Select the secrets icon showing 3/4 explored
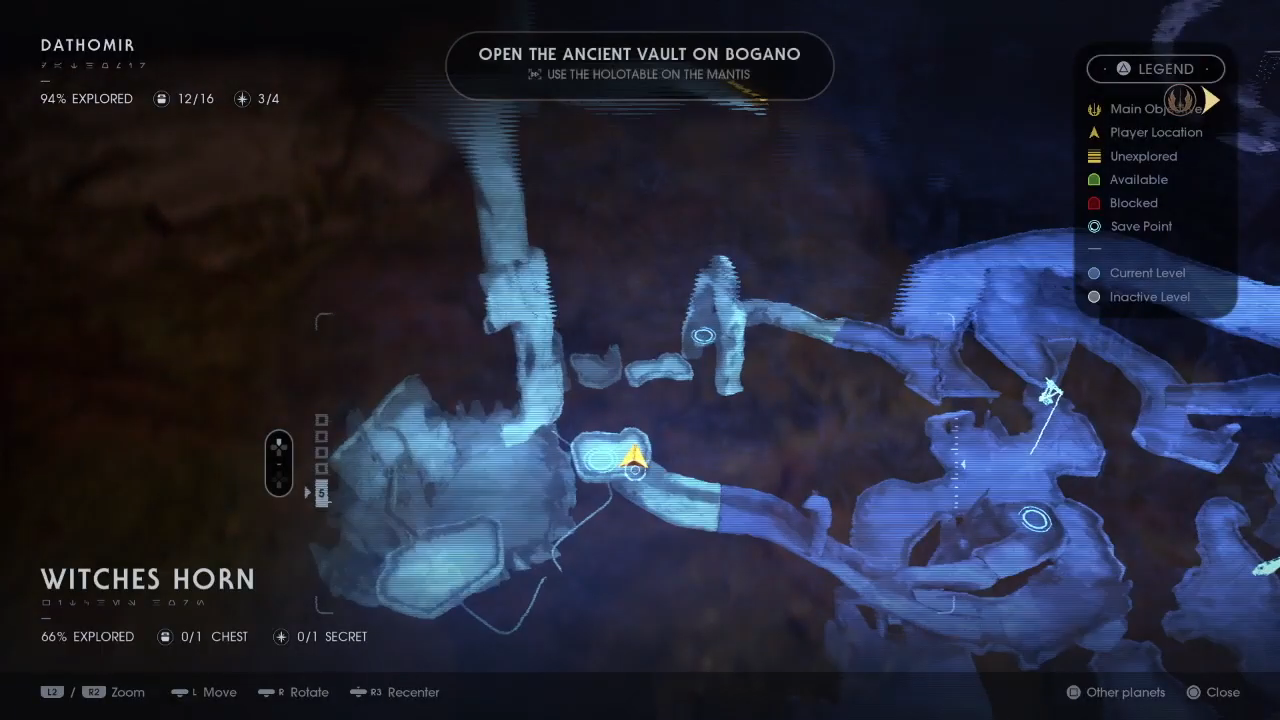Screen dimensions: 1280x720 (241, 99)
